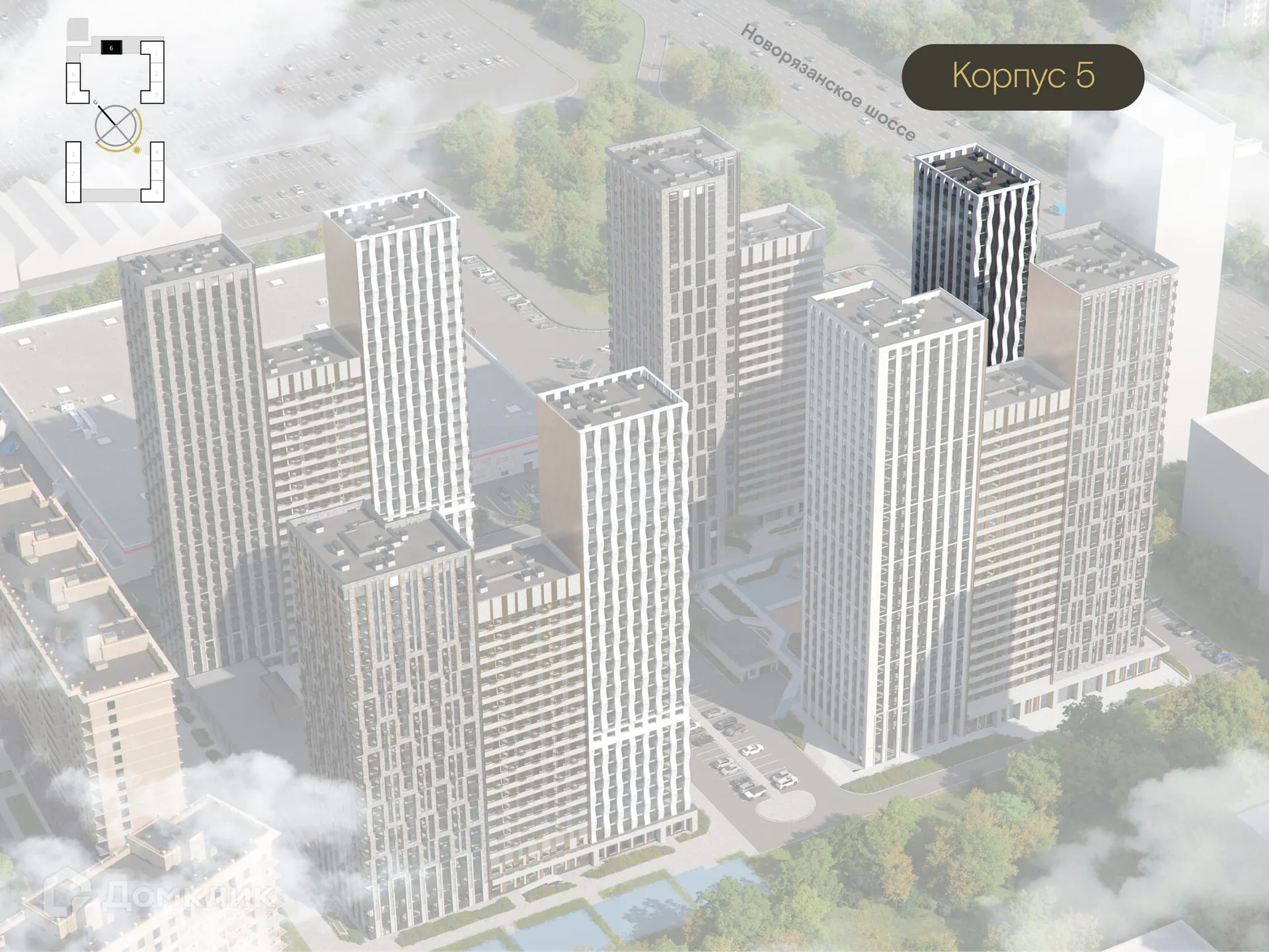
Task: Open the Домклик watermark logo
Action: 157,895
